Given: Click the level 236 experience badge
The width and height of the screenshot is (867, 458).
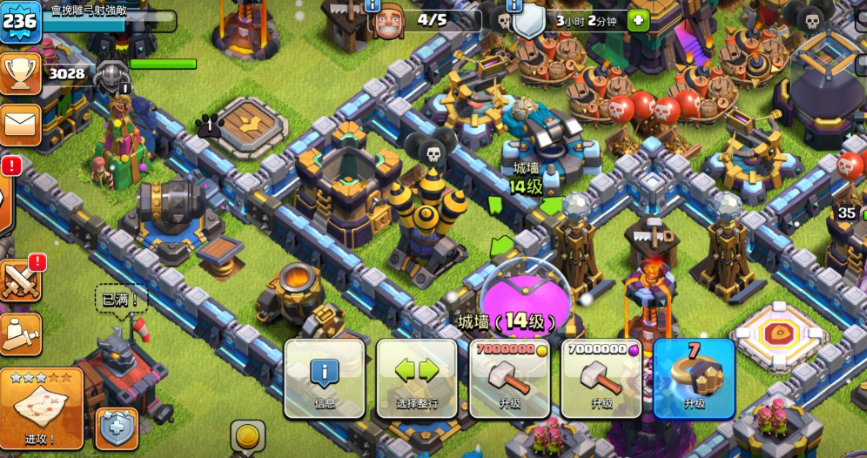Looking at the screenshot, I should coord(21,22).
